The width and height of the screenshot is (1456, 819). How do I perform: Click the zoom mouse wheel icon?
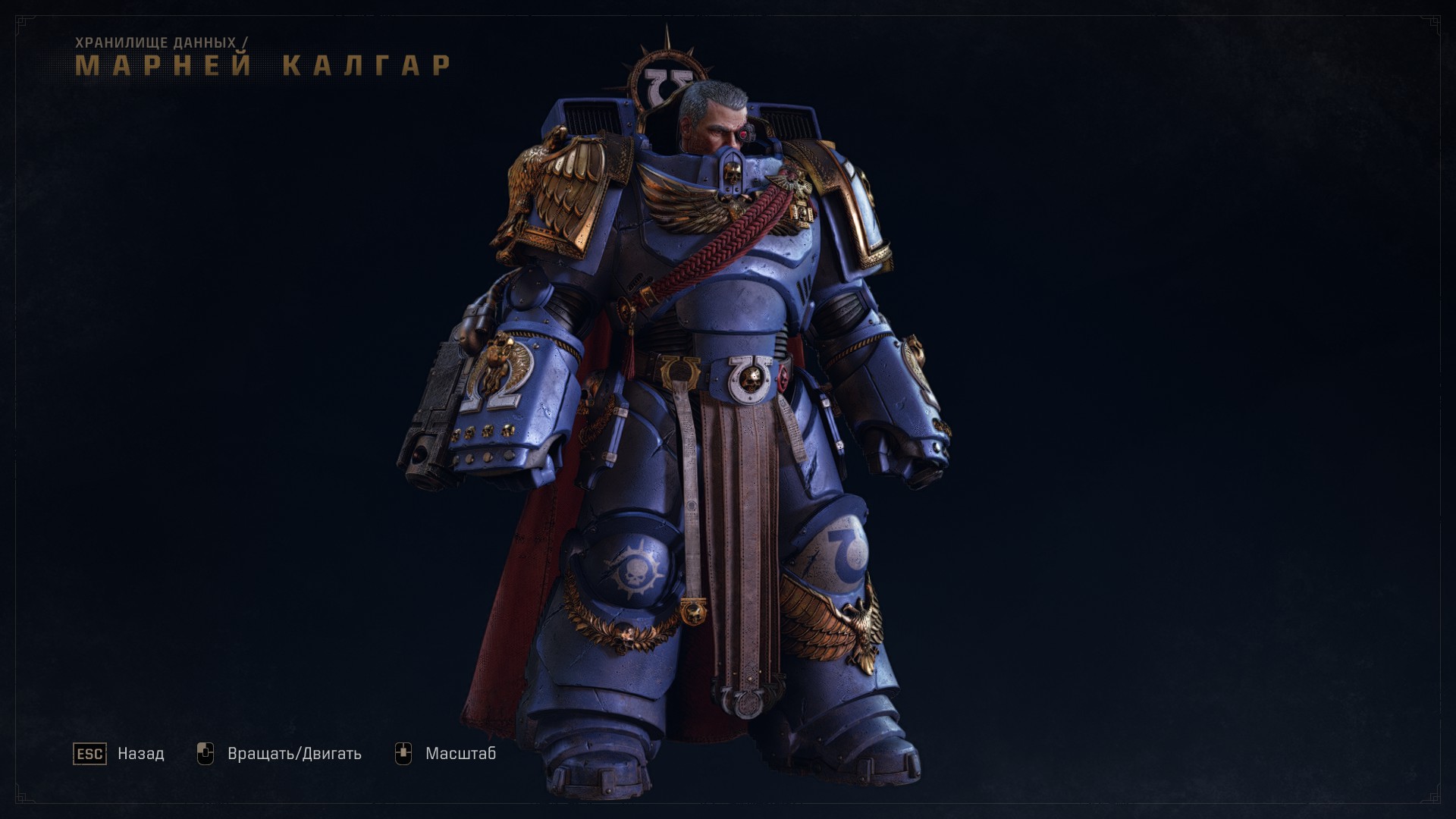pyautogui.click(x=405, y=752)
